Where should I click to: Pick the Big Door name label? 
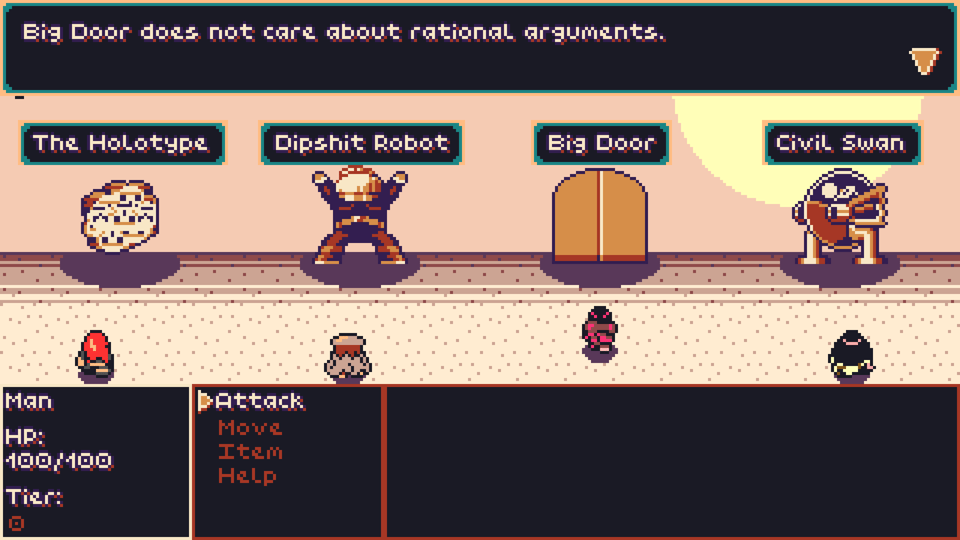click(600, 143)
